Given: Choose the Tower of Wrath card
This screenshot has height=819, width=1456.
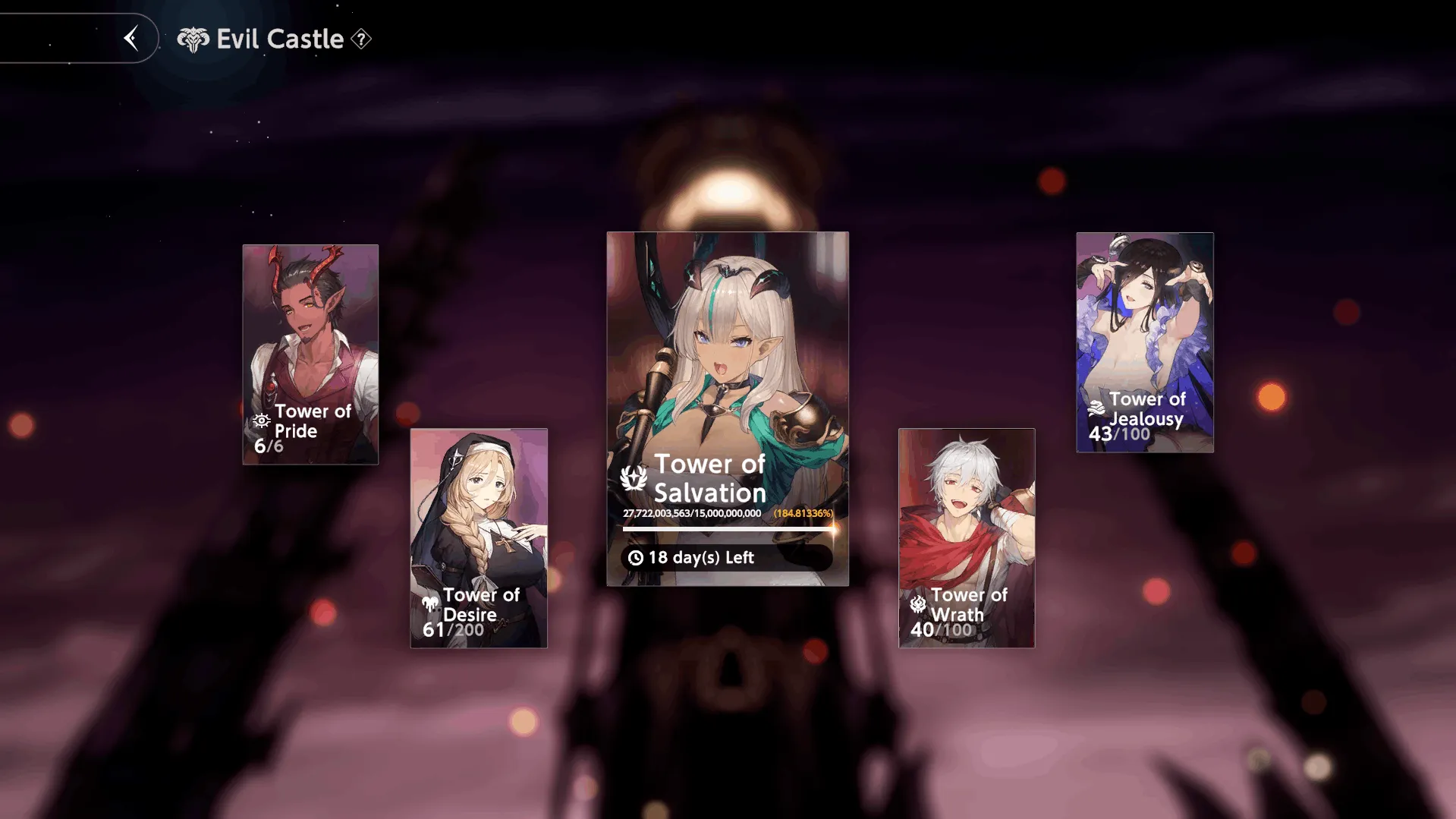Looking at the screenshot, I should point(967,537).
